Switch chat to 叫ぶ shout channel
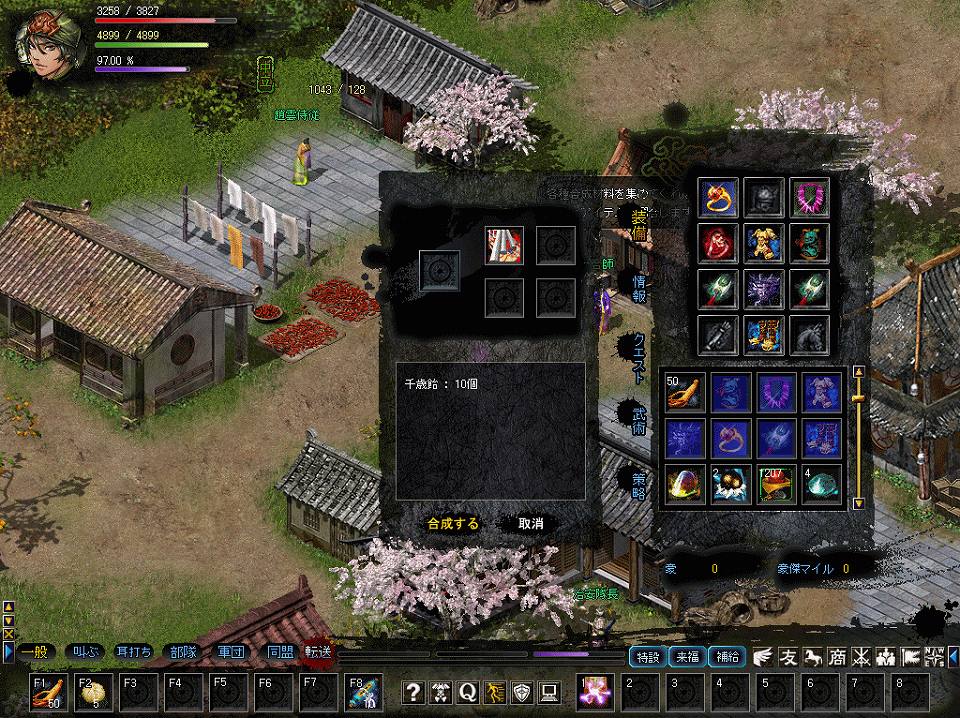Screen dimensions: 960x718 pos(85,652)
